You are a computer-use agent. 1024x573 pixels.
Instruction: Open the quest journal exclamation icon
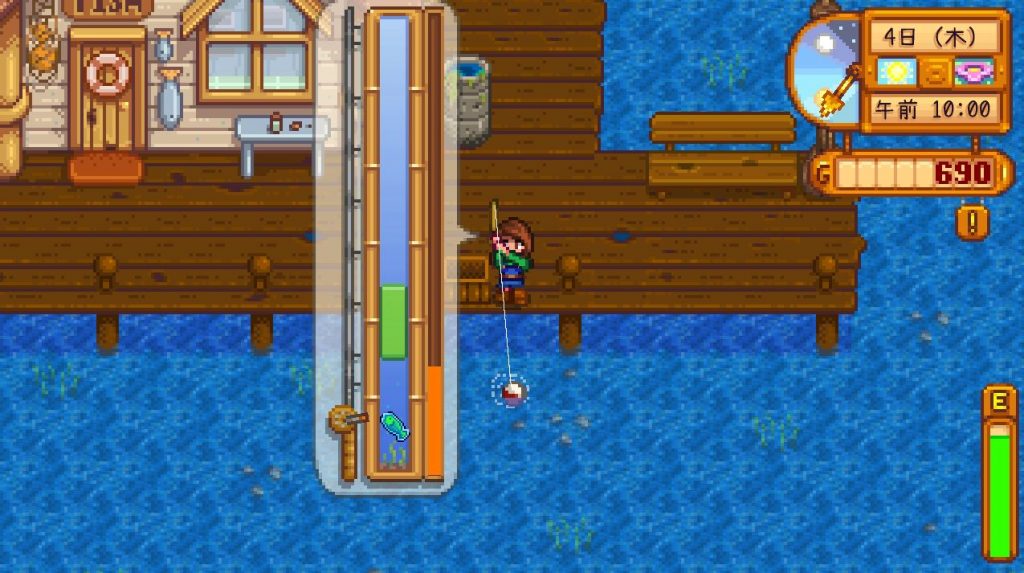971,221
